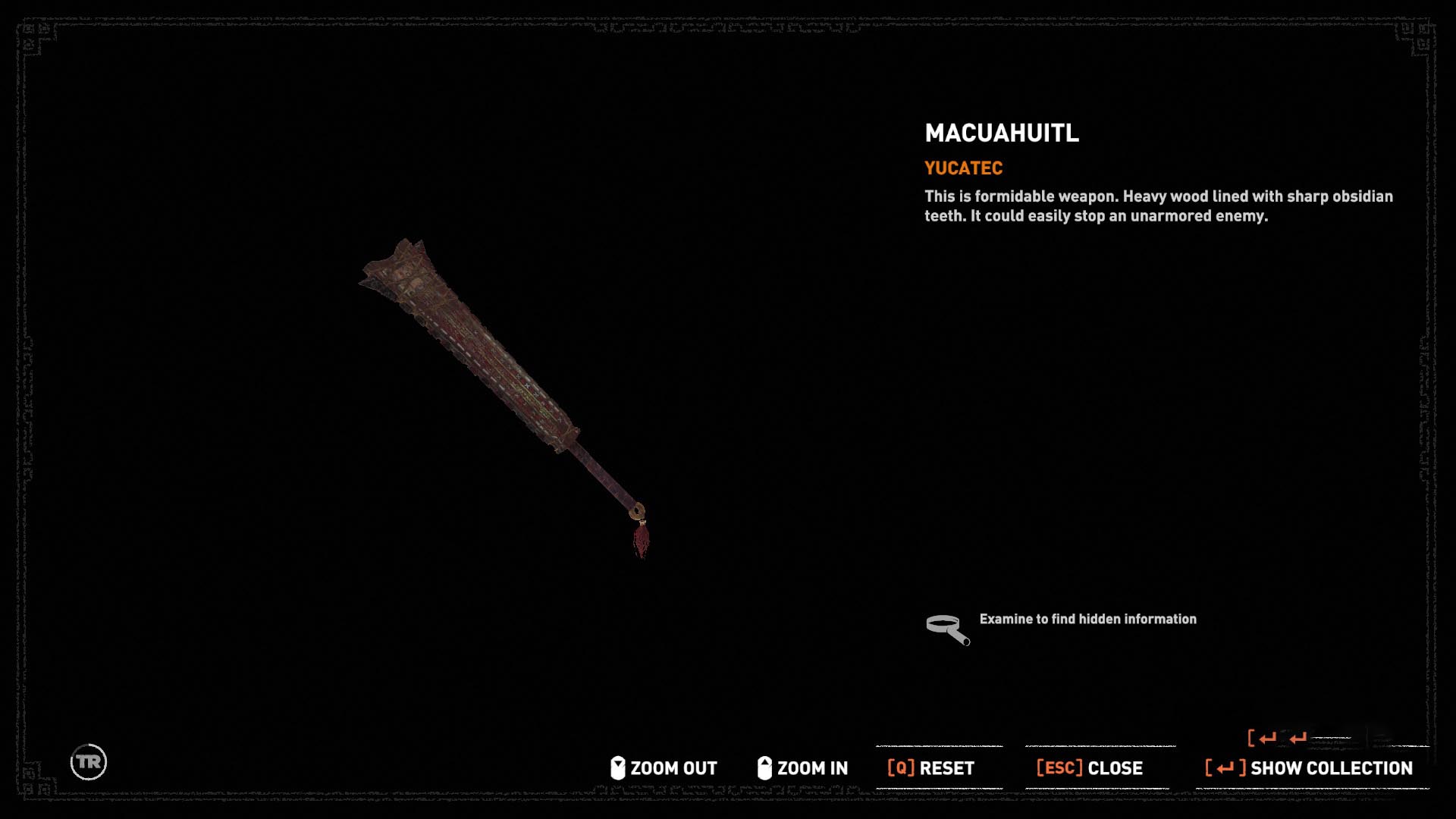This screenshot has width=1456, height=819.
Task: Show the artifact collection
Action: pos(1309,768)
